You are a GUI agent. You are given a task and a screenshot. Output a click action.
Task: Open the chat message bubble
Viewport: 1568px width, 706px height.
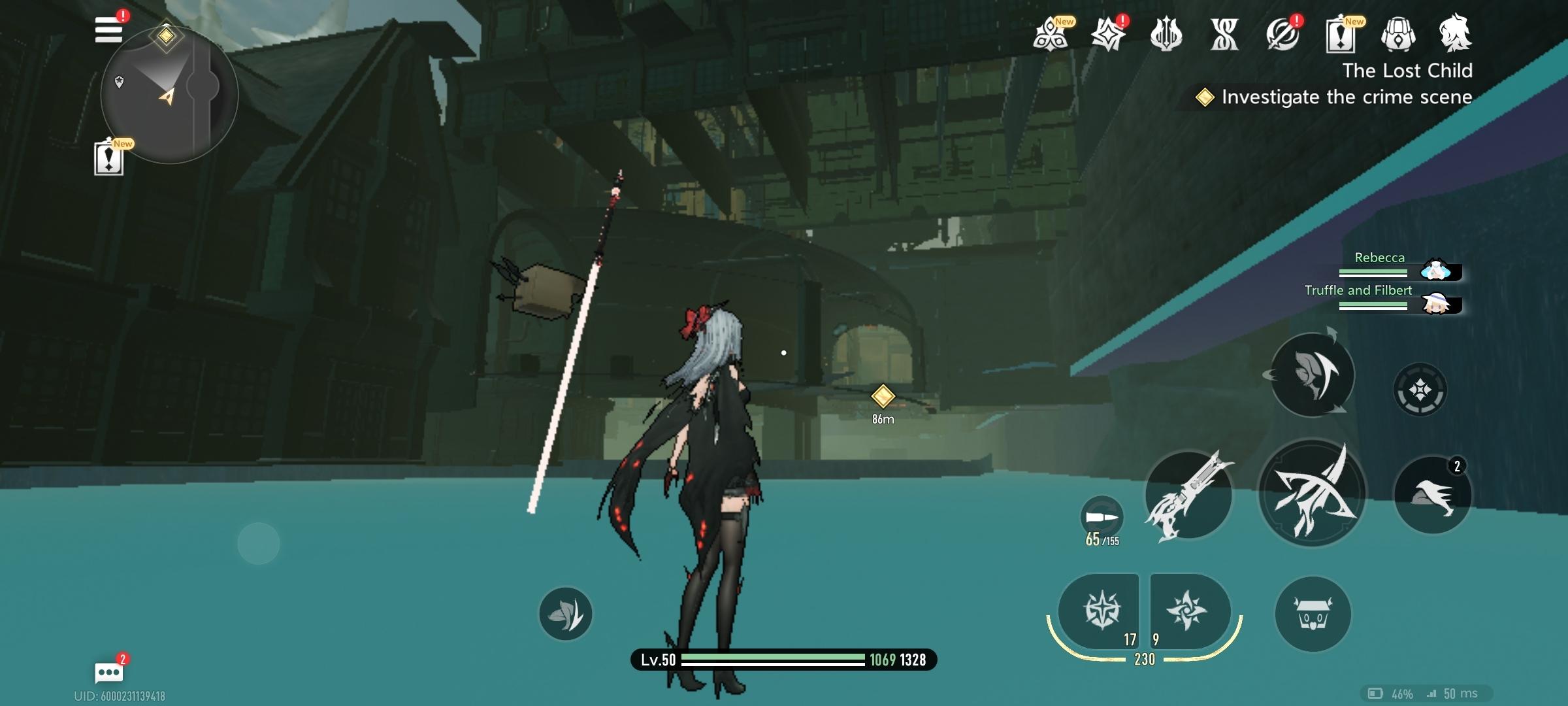click(108, 672)
